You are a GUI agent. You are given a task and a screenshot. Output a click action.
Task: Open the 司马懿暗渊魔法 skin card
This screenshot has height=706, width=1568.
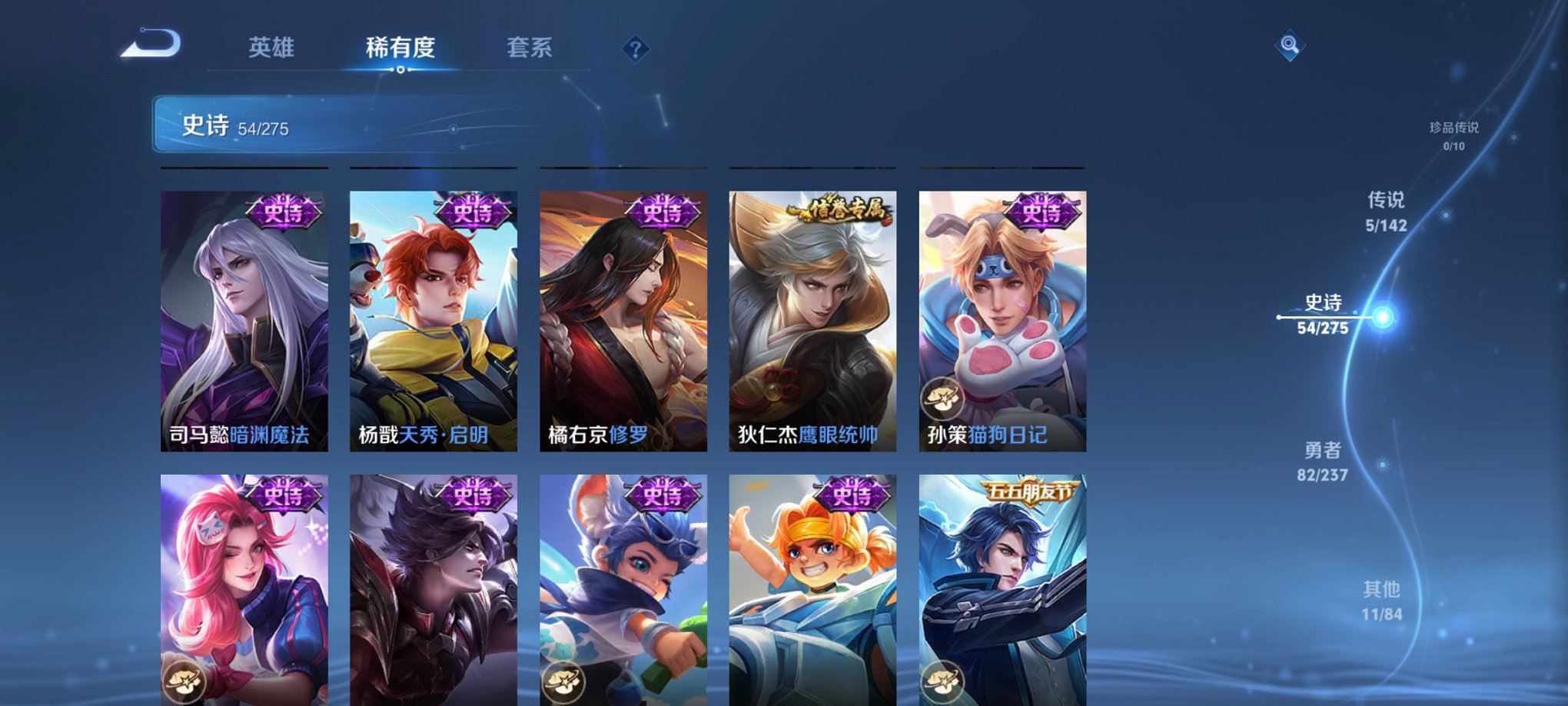click(x=244, y=323)
